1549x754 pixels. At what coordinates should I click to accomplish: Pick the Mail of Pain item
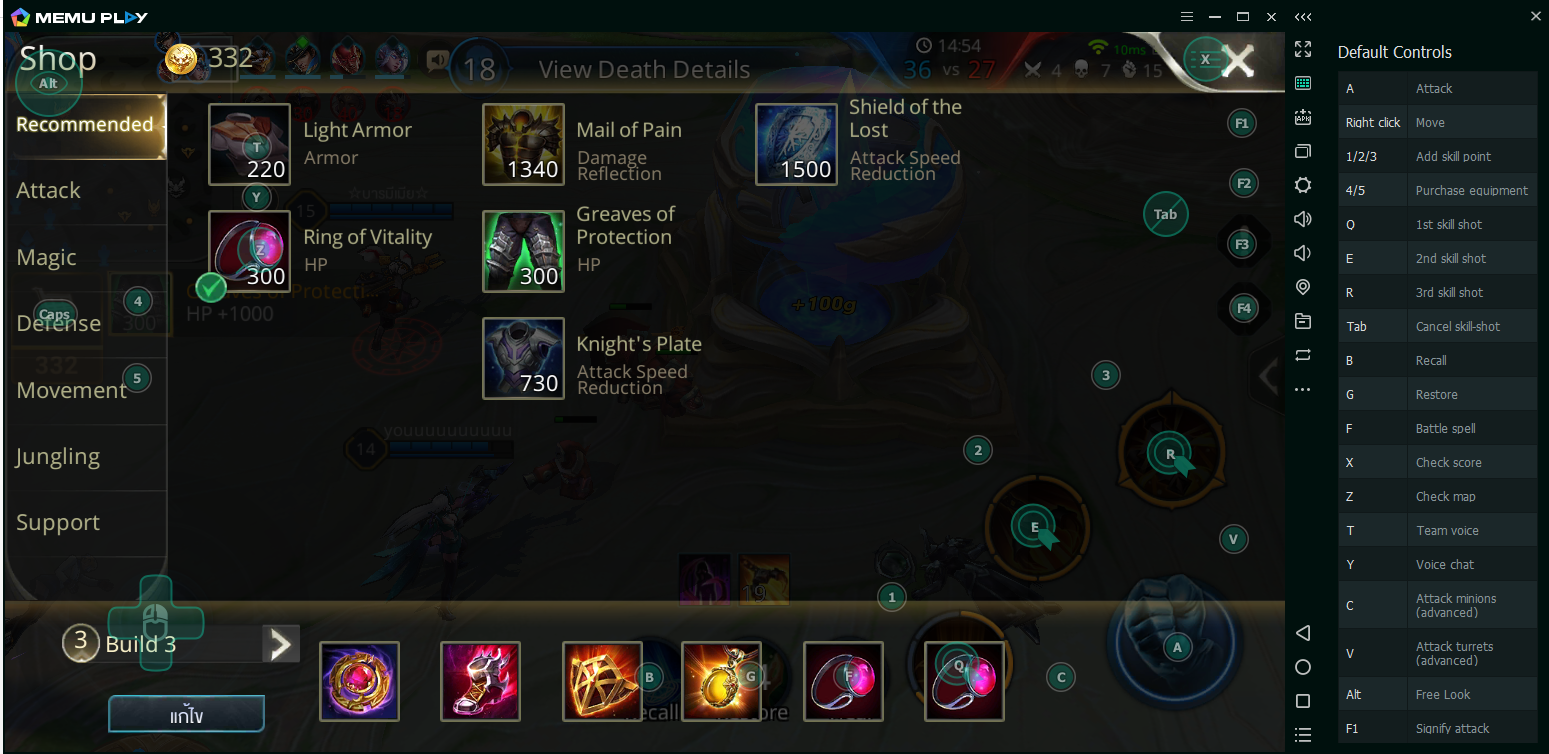point(523,145)
